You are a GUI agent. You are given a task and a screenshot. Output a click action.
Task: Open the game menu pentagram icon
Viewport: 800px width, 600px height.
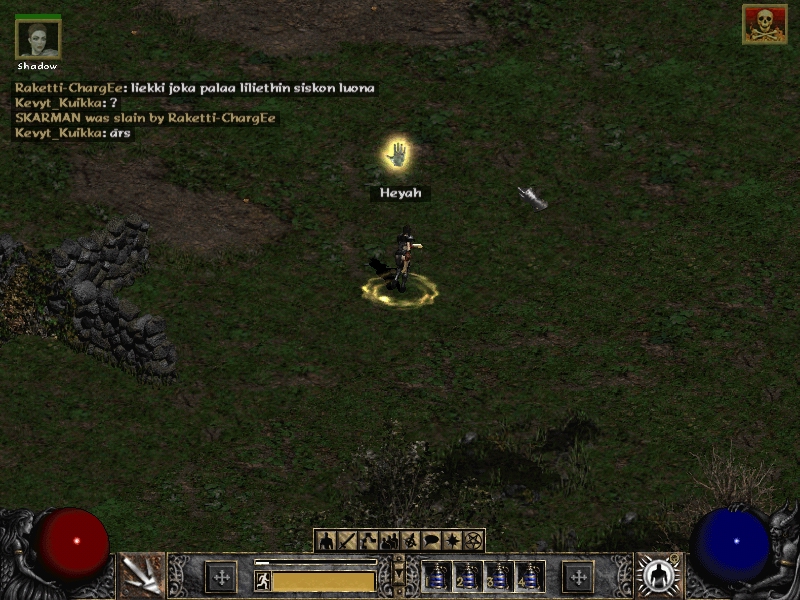click(x=474, y=541)
